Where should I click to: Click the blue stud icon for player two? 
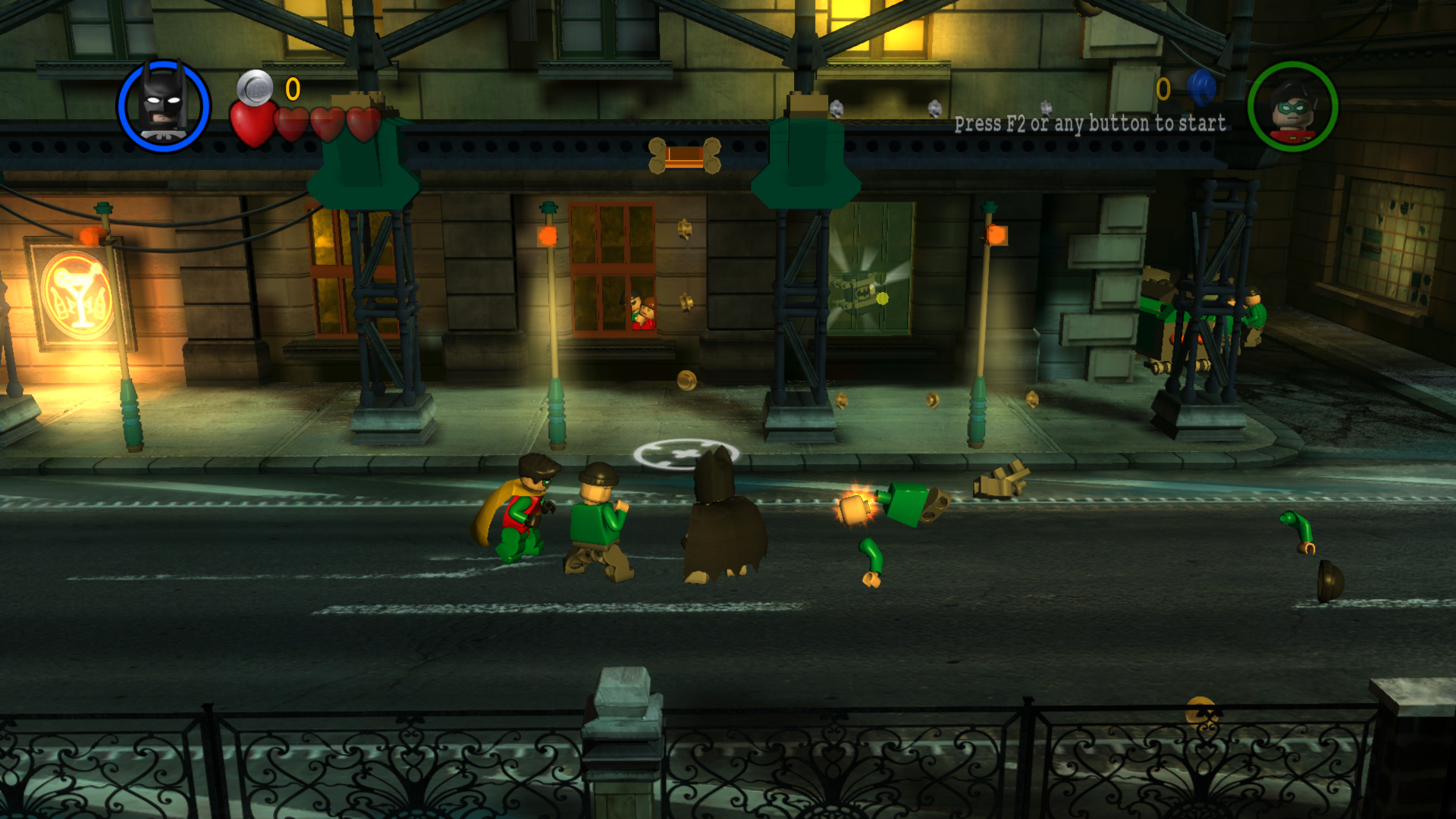point(1201,88)
